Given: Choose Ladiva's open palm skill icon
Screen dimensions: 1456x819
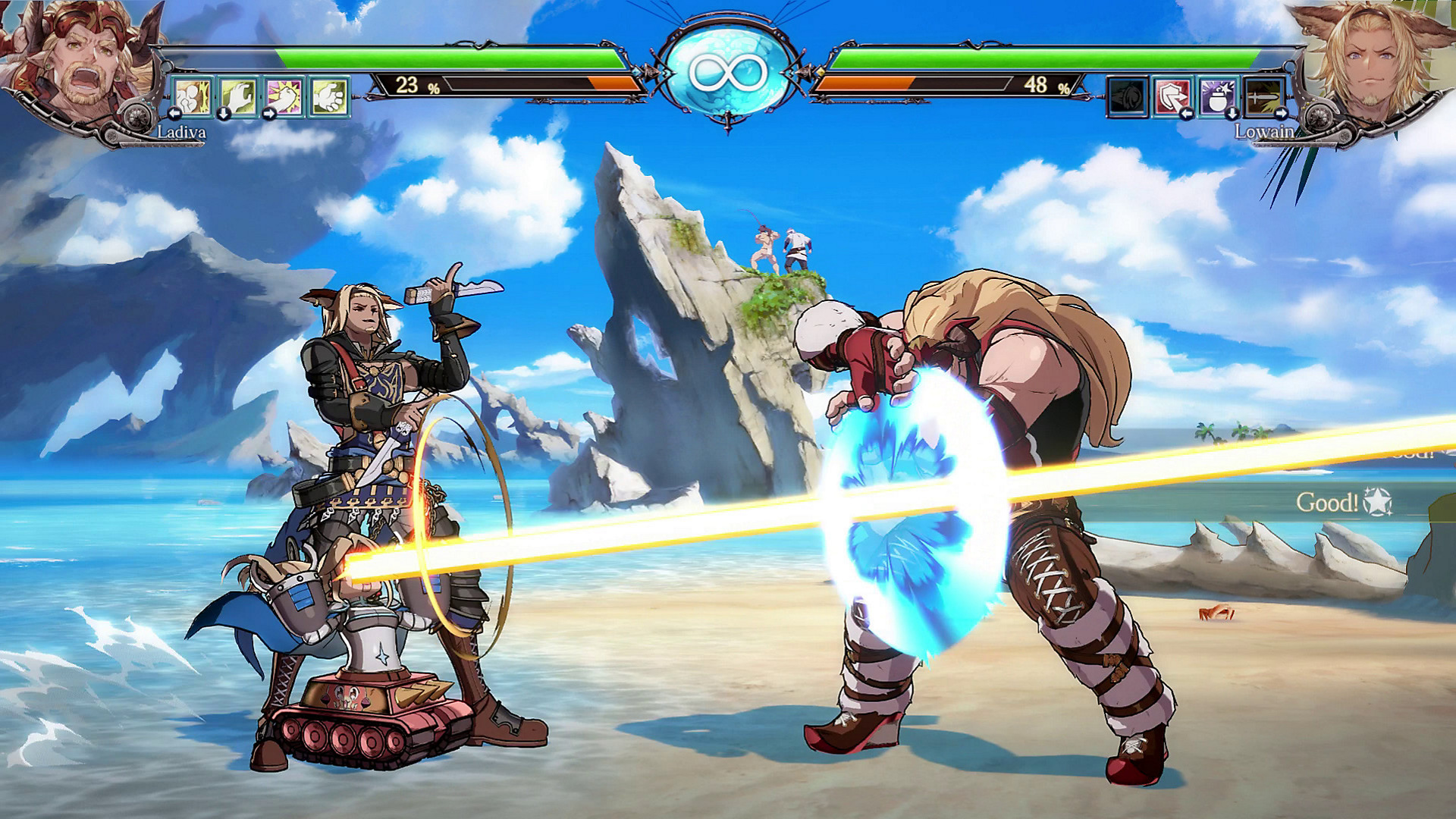Looking at the screenshot, I should [x=329, y=96].
